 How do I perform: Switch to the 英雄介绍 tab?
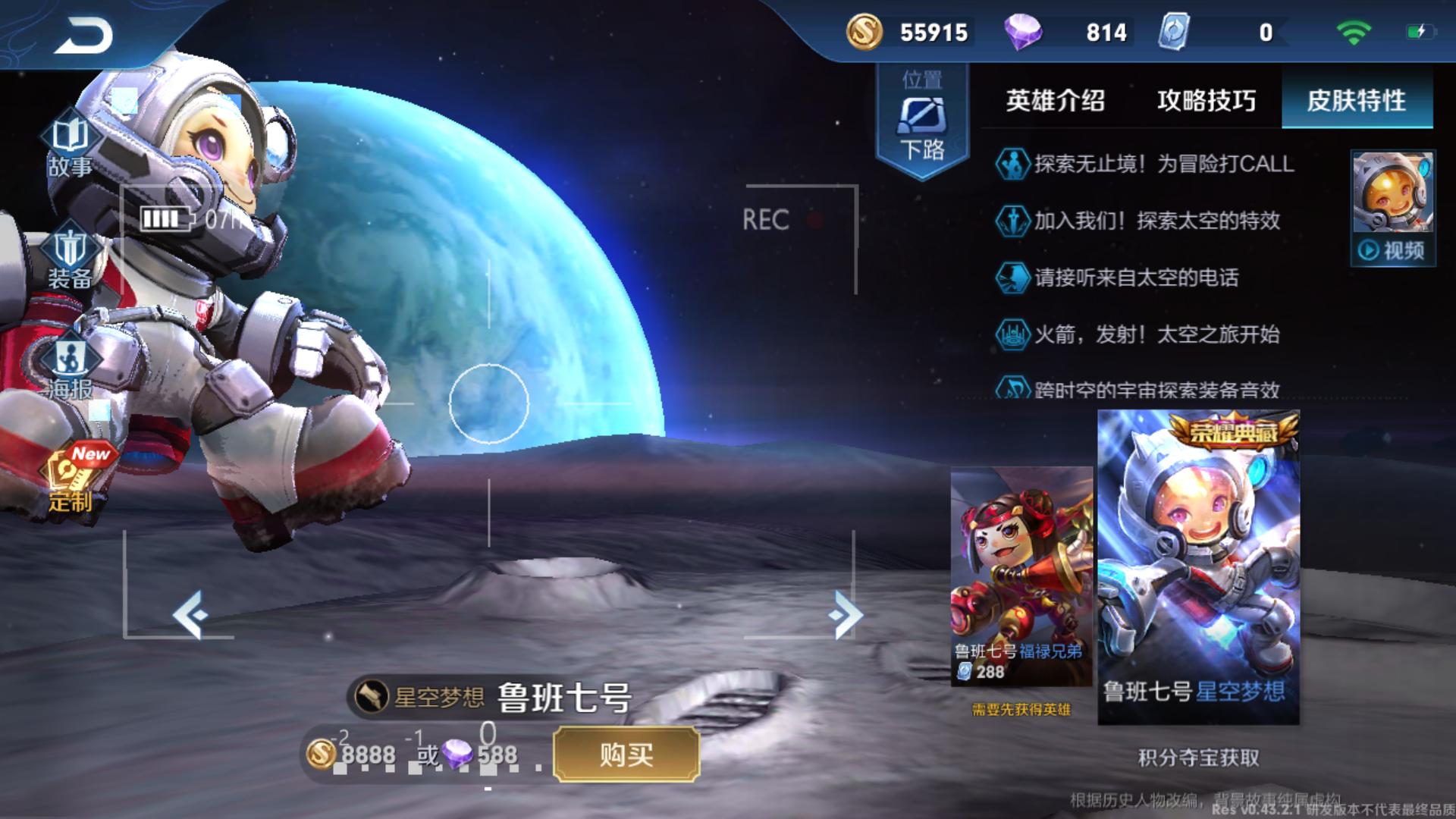[1056, 100]
